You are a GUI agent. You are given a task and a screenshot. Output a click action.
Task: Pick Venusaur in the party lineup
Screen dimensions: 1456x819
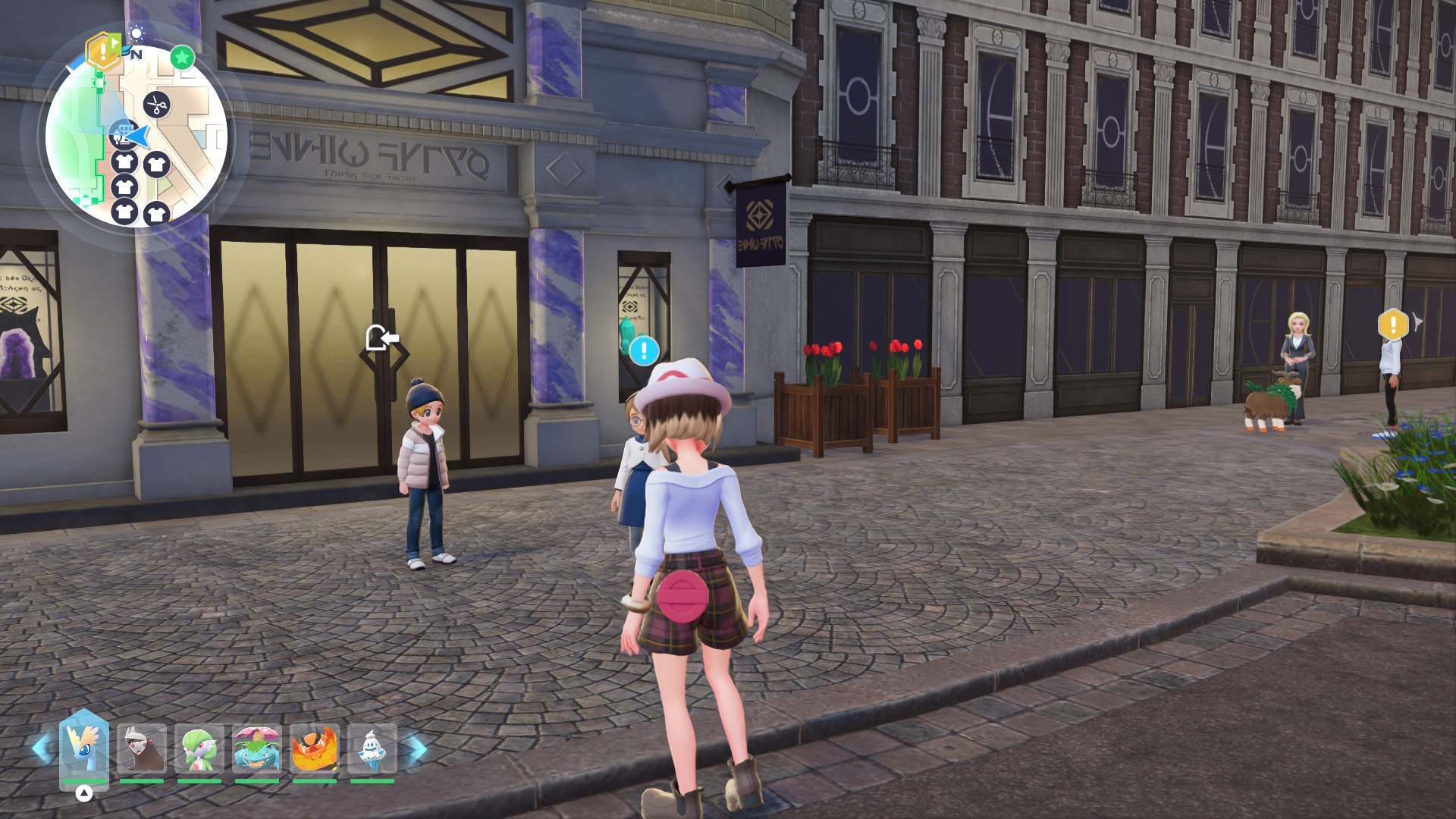(x=257, y=748)
